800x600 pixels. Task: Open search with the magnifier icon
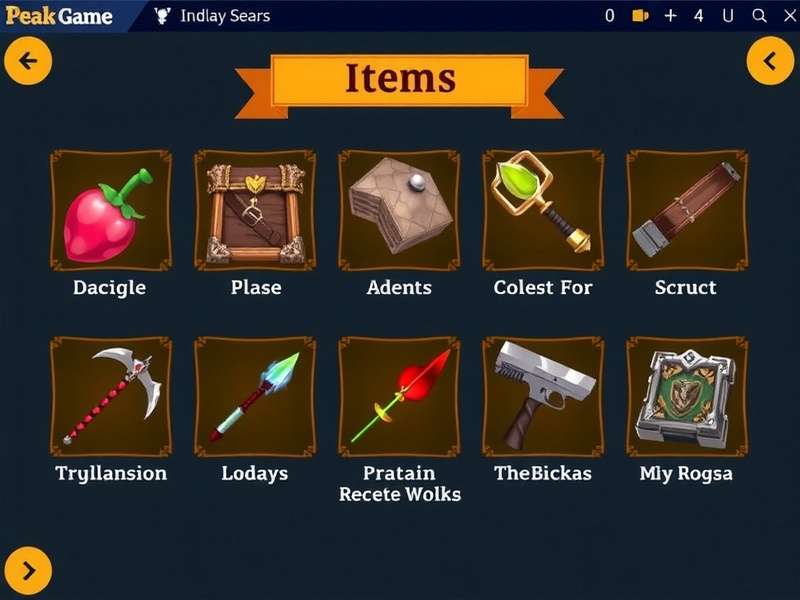click(x=759, y=16)
